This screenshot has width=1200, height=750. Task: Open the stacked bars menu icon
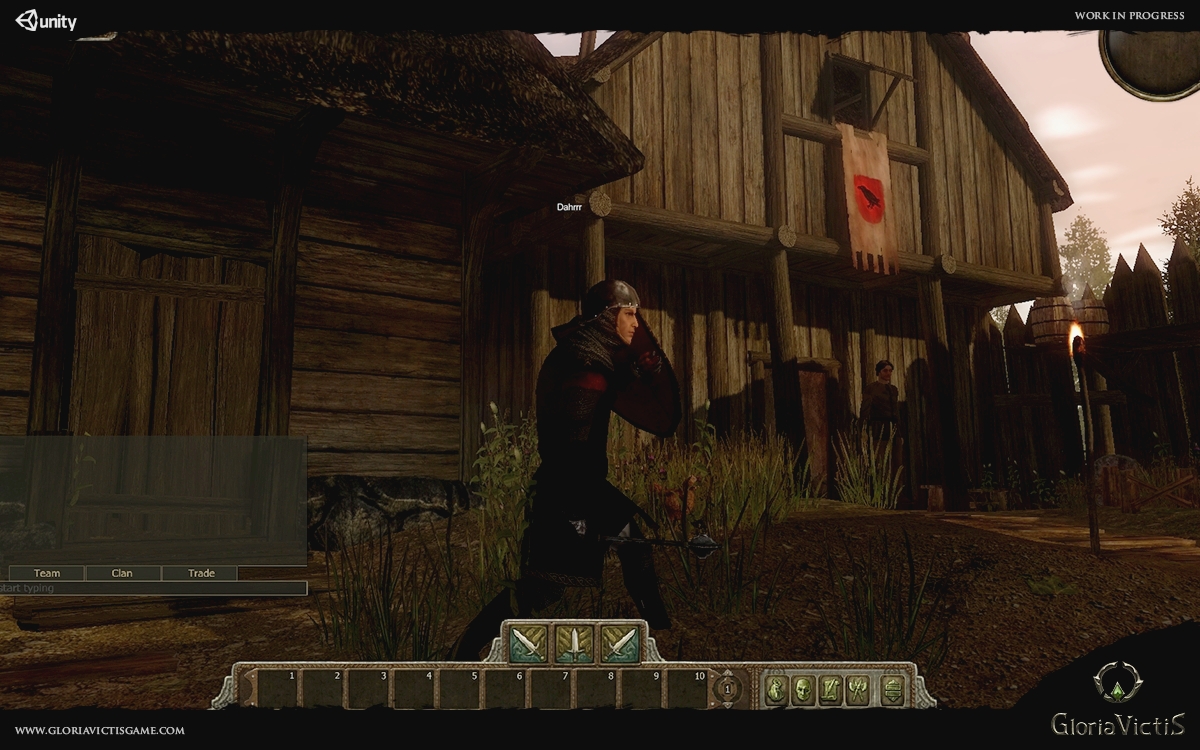892,689
